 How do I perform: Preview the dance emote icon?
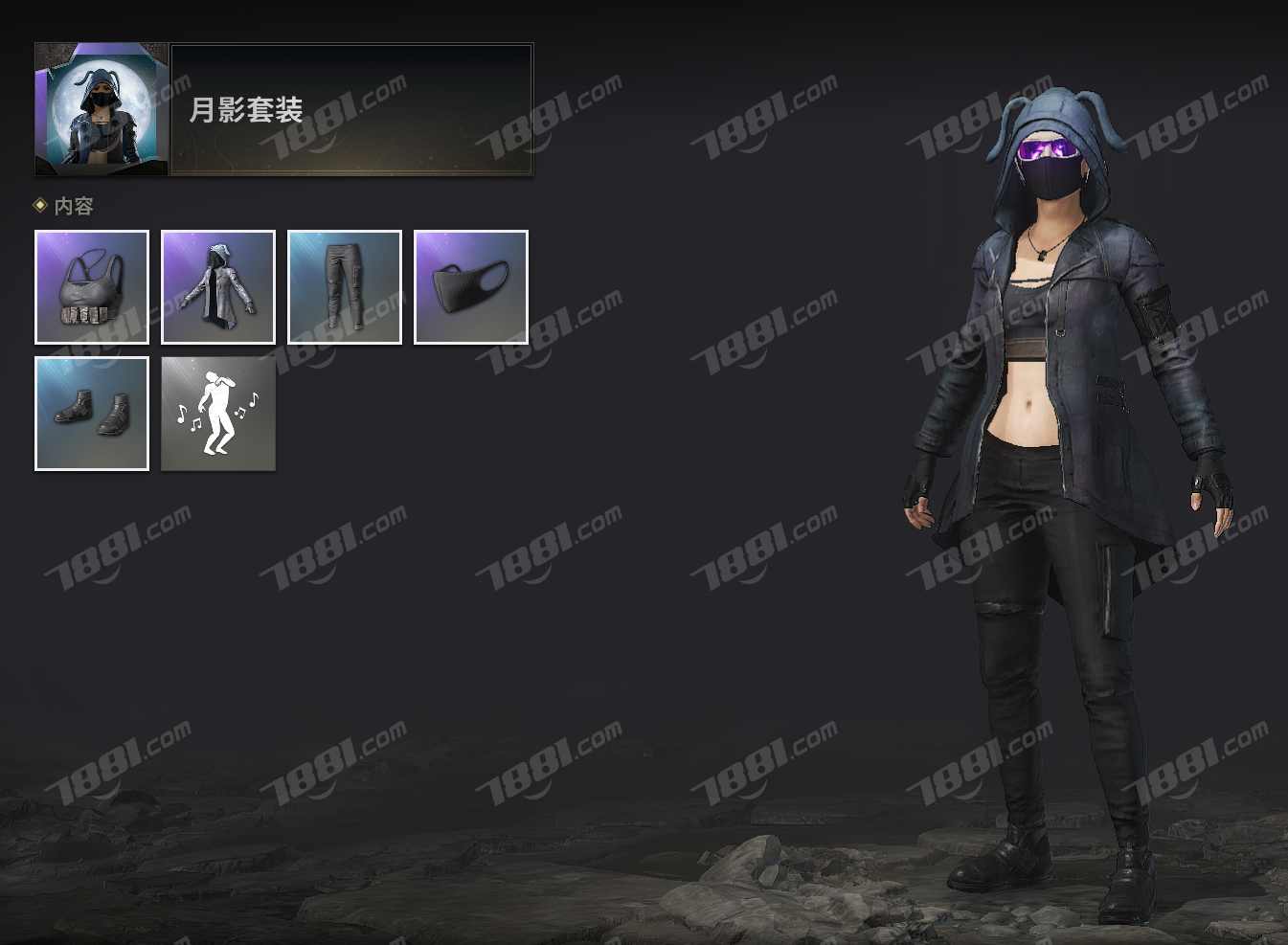tap(218, 414)
